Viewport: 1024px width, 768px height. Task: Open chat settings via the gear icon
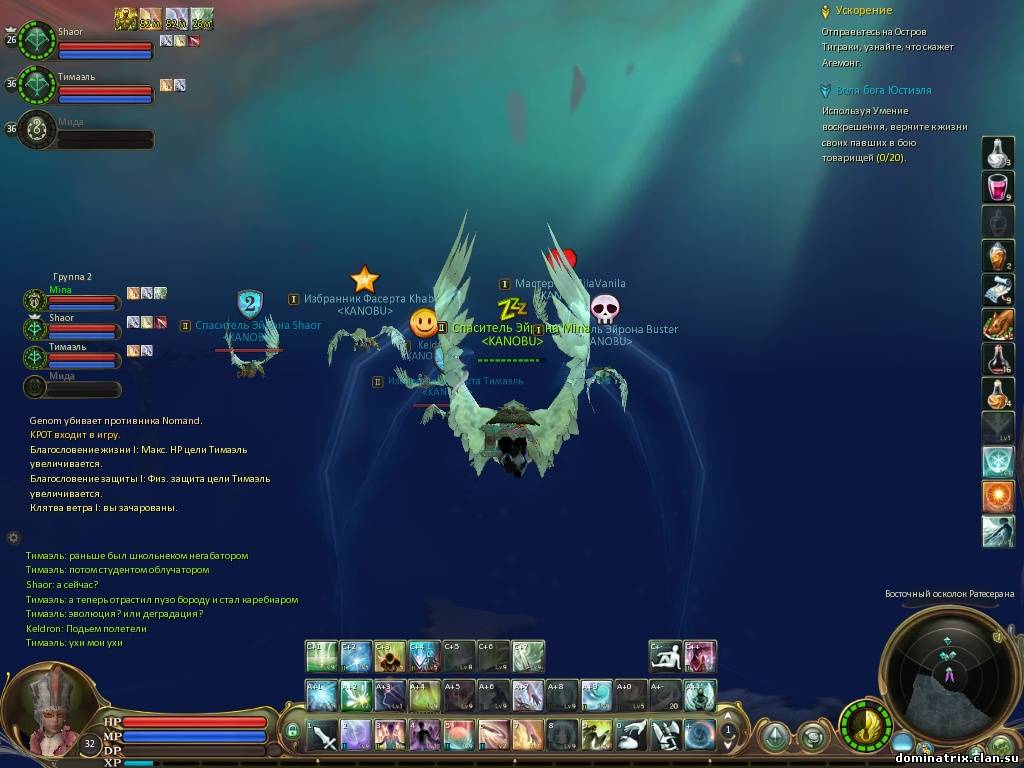tap(13, 537)
